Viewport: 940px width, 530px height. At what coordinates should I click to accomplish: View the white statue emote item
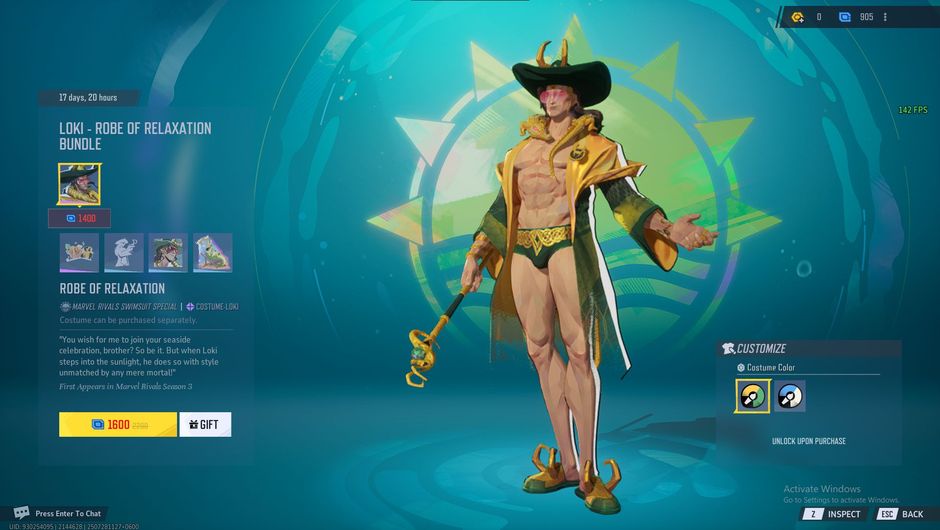(124, 253)
